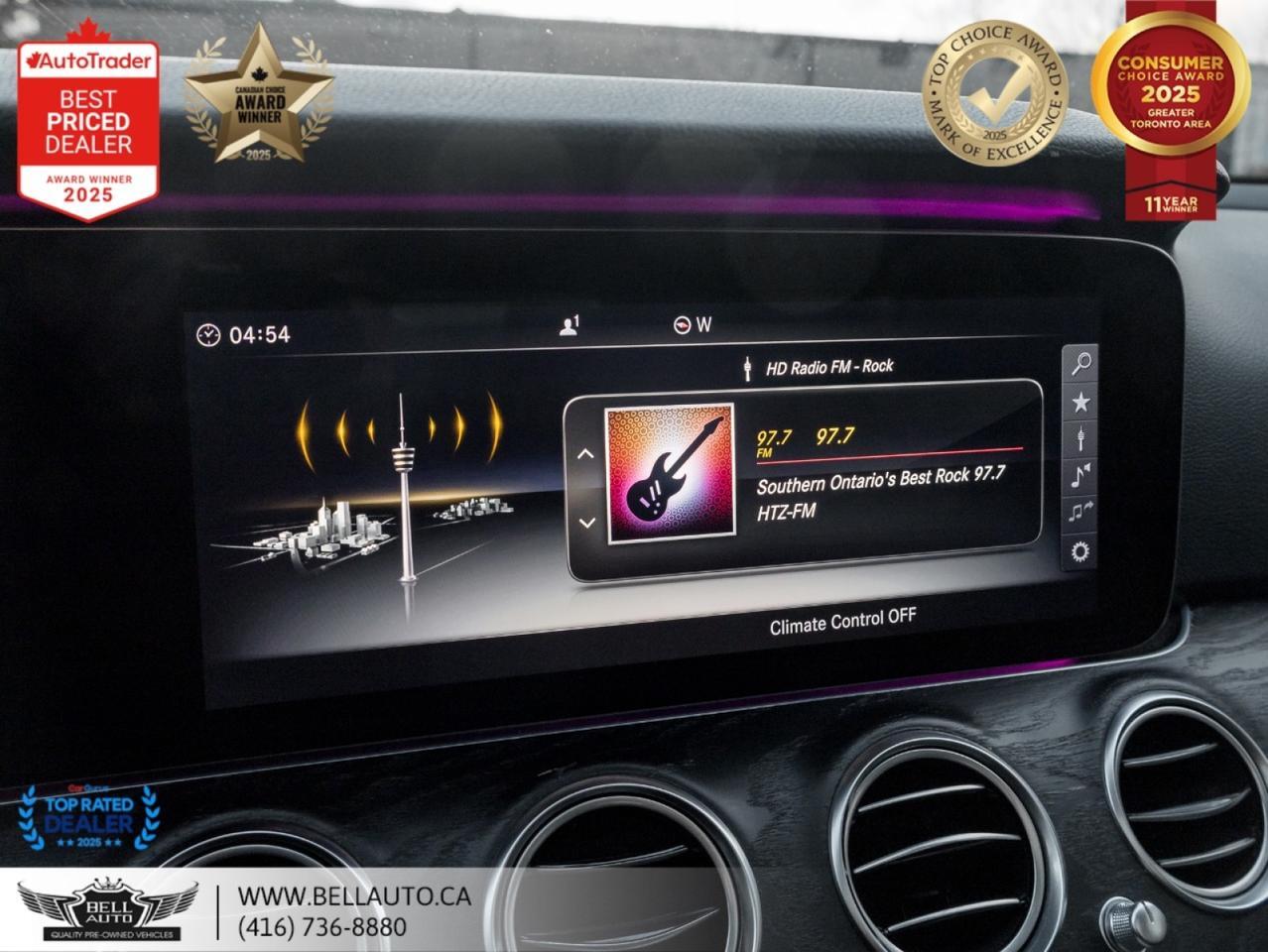1268x952 pixels.
Task: Select the radio tower band icon
Action: click(1080, 438)
